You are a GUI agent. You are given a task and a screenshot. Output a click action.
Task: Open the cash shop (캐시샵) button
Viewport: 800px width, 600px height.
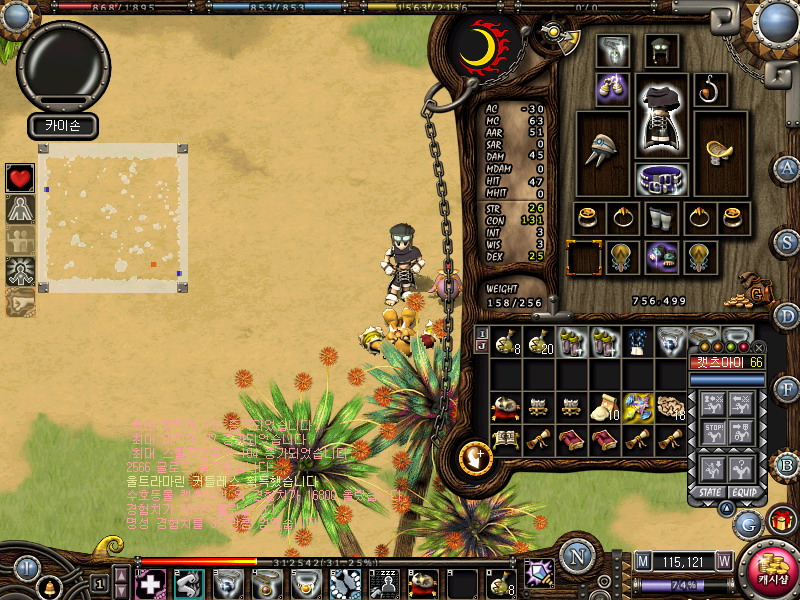[769, 569]
